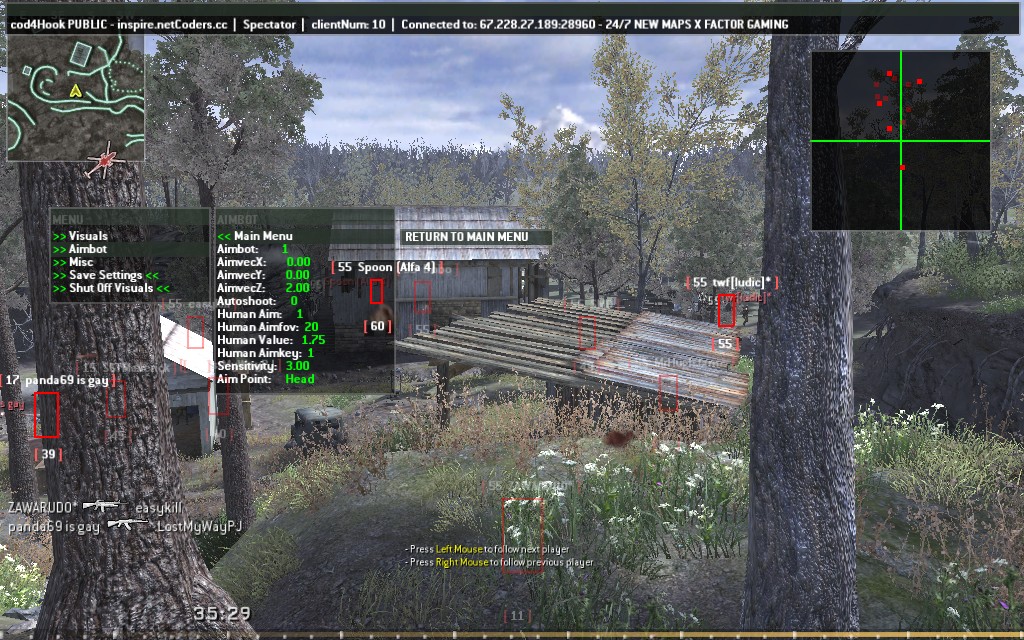Toggle the Human Aim option

point(260,314)
